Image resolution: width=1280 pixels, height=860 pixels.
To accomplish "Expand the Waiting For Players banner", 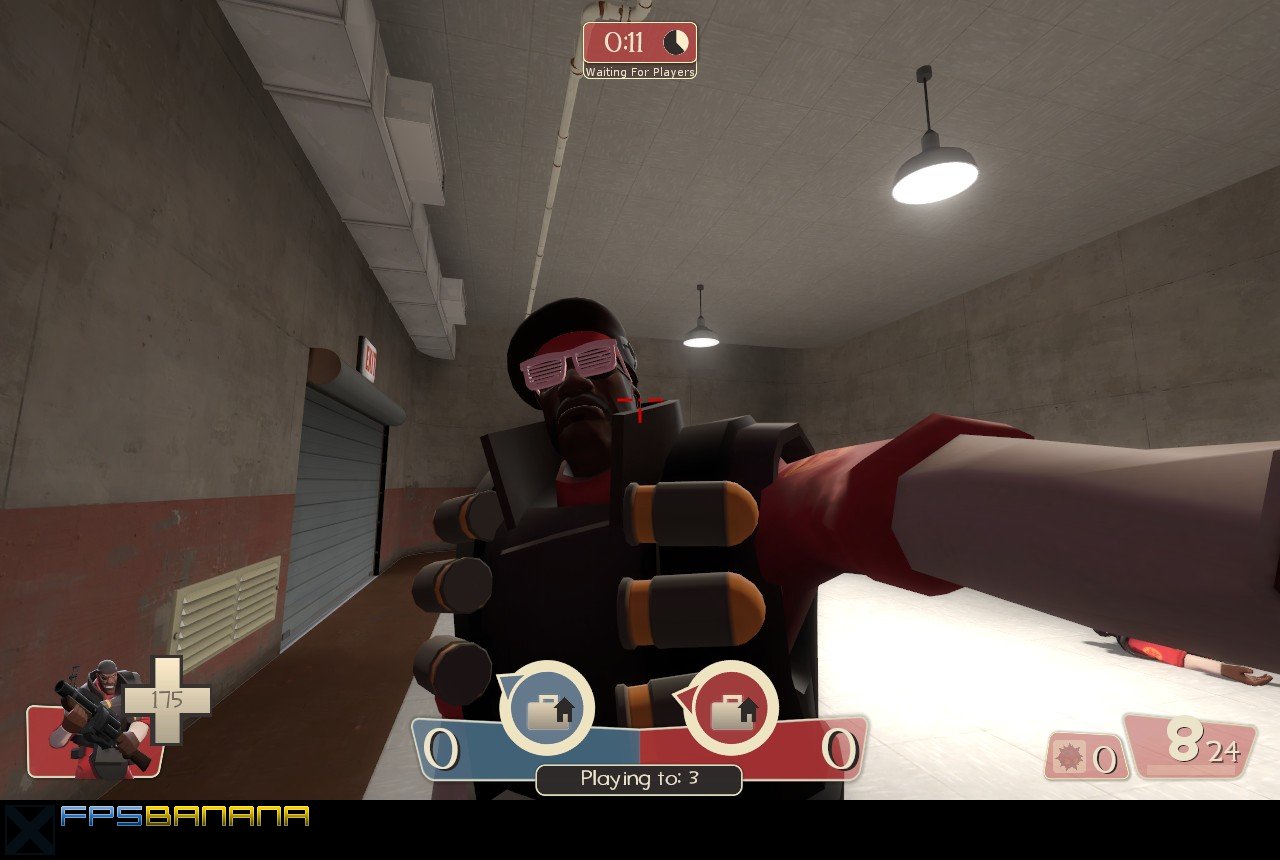I will (x=640, y=72).
